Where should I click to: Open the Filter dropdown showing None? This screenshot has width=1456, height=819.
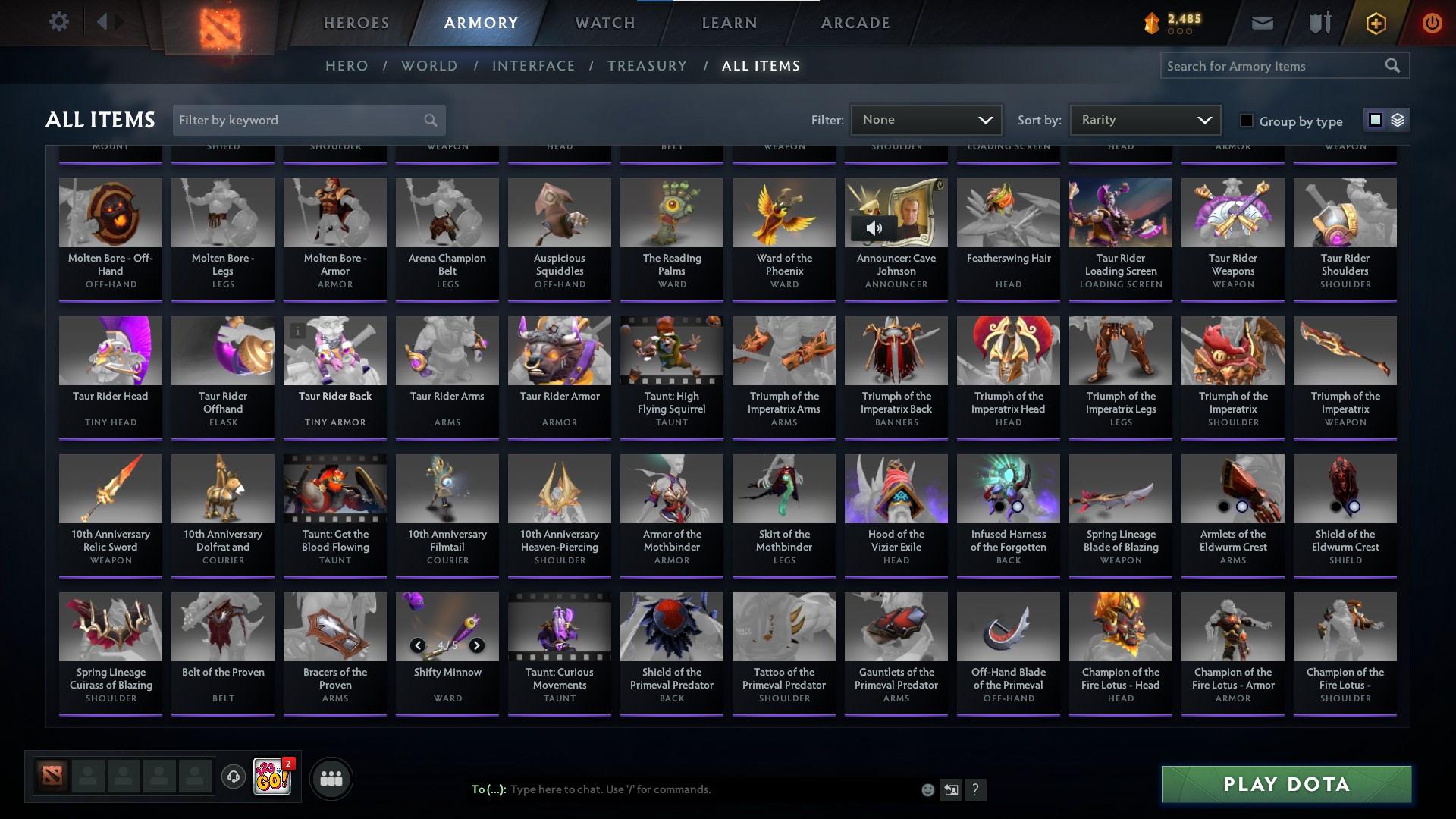pos(926,119)
